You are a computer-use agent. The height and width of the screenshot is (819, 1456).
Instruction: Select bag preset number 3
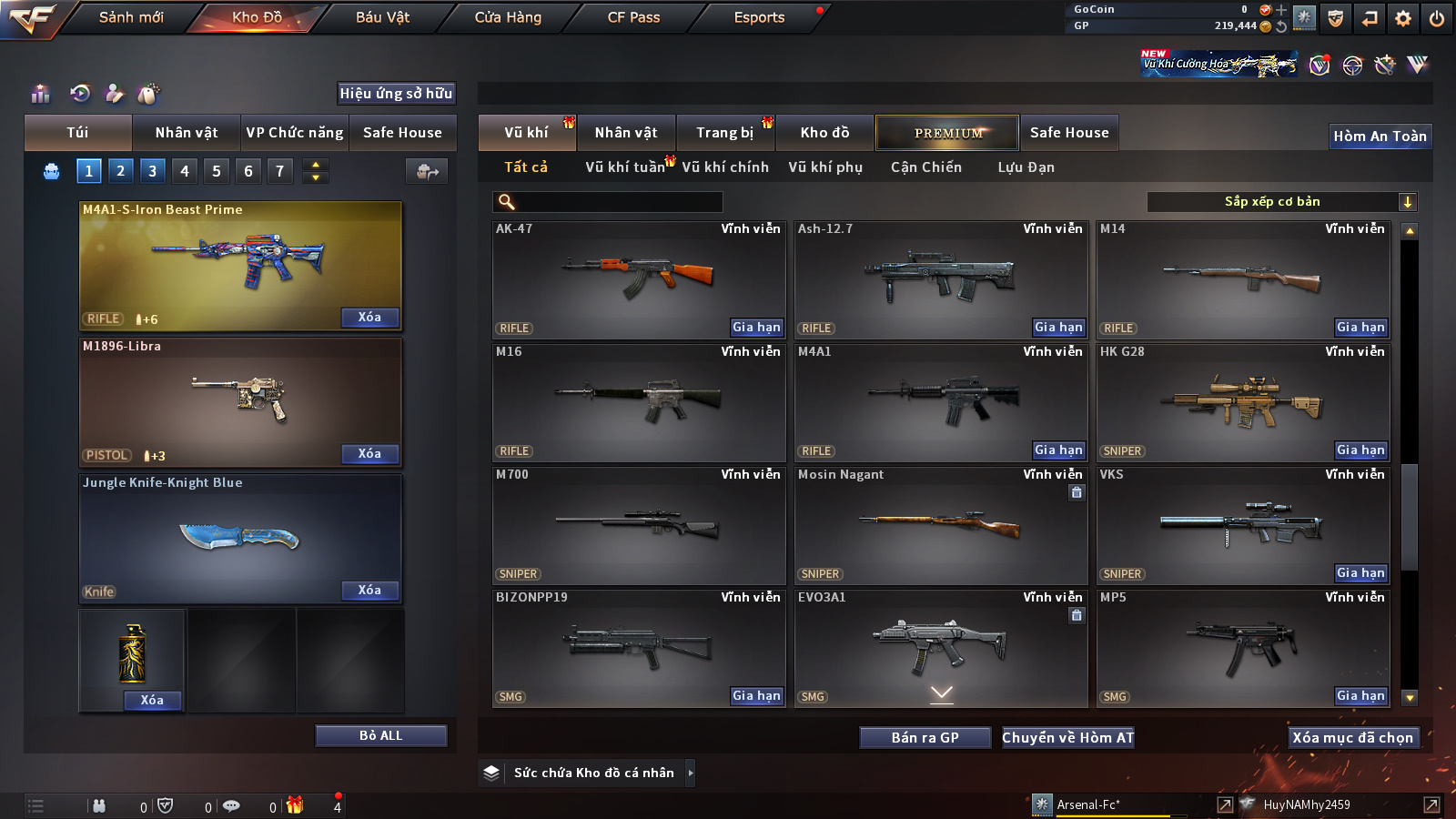152,170
